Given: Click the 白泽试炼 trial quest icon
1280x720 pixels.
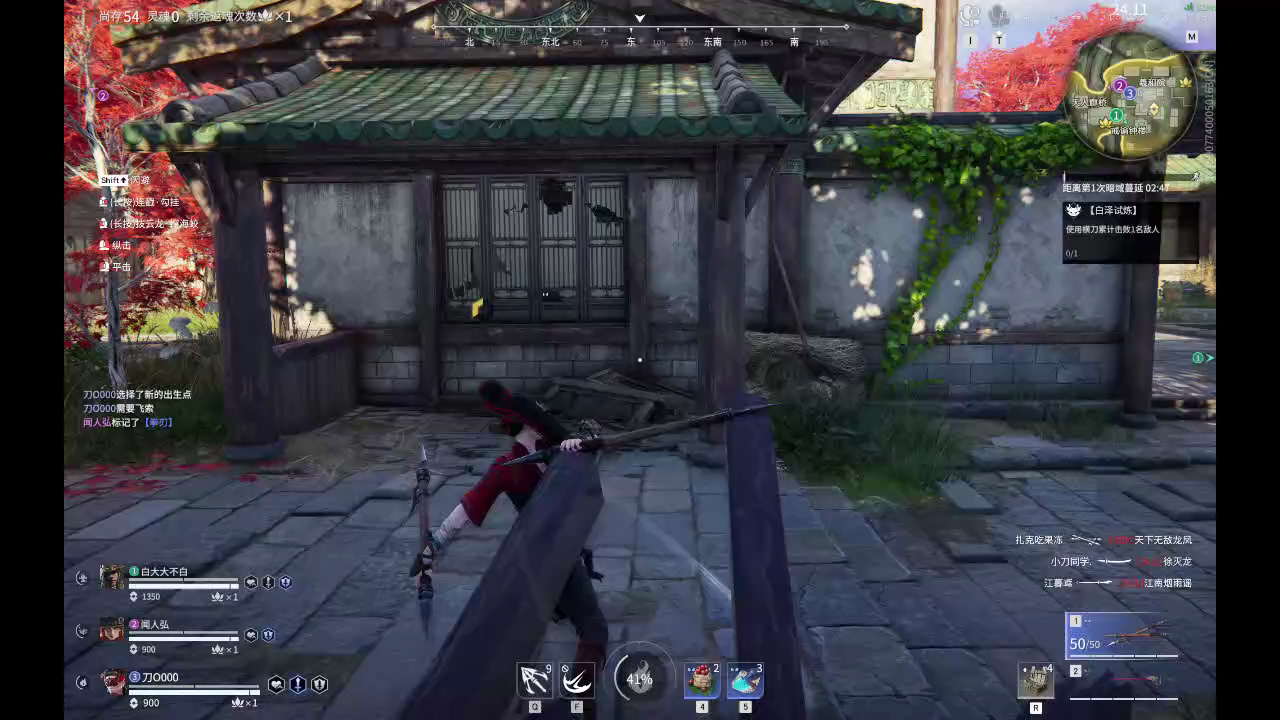Looking at the screenshot, I should coord(1072,210).
